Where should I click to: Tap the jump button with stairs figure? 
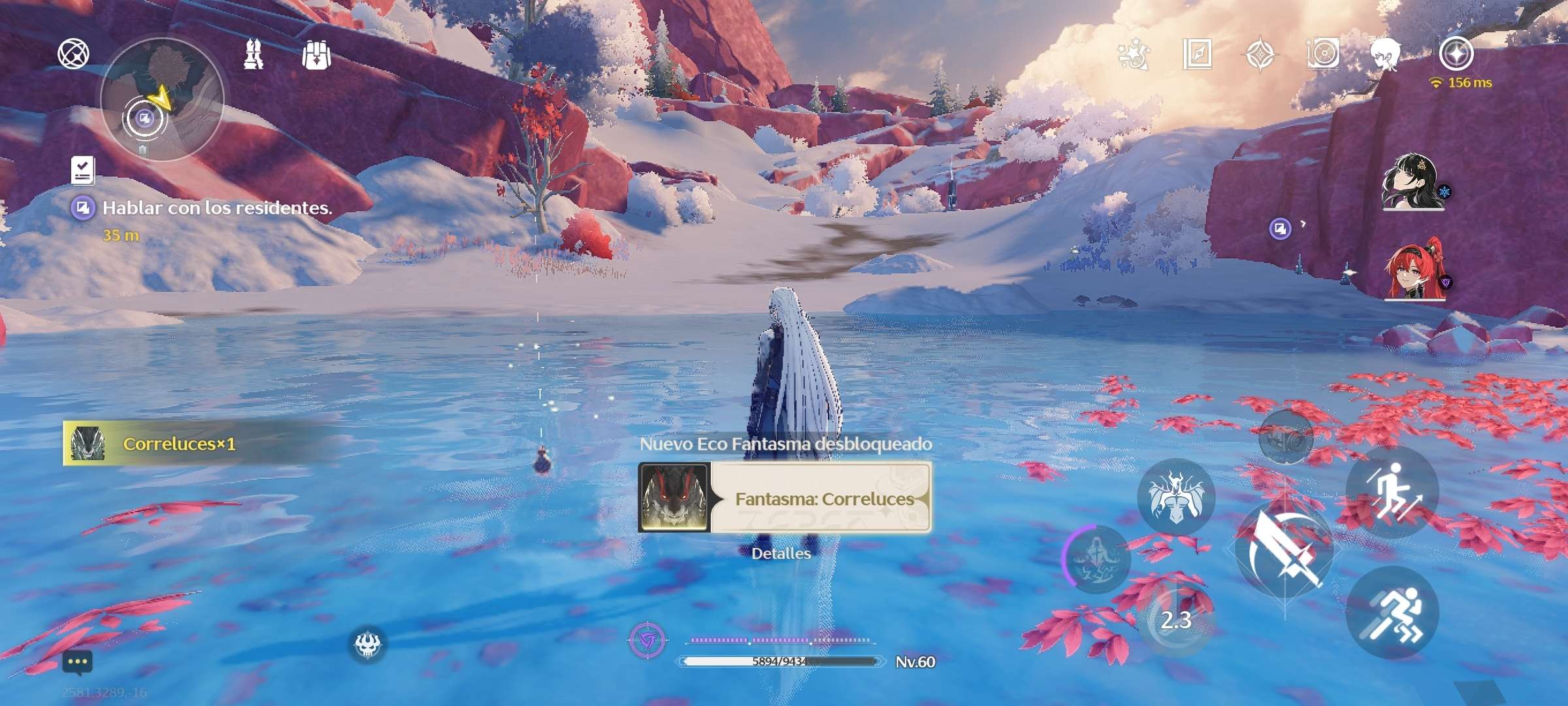1392,491
